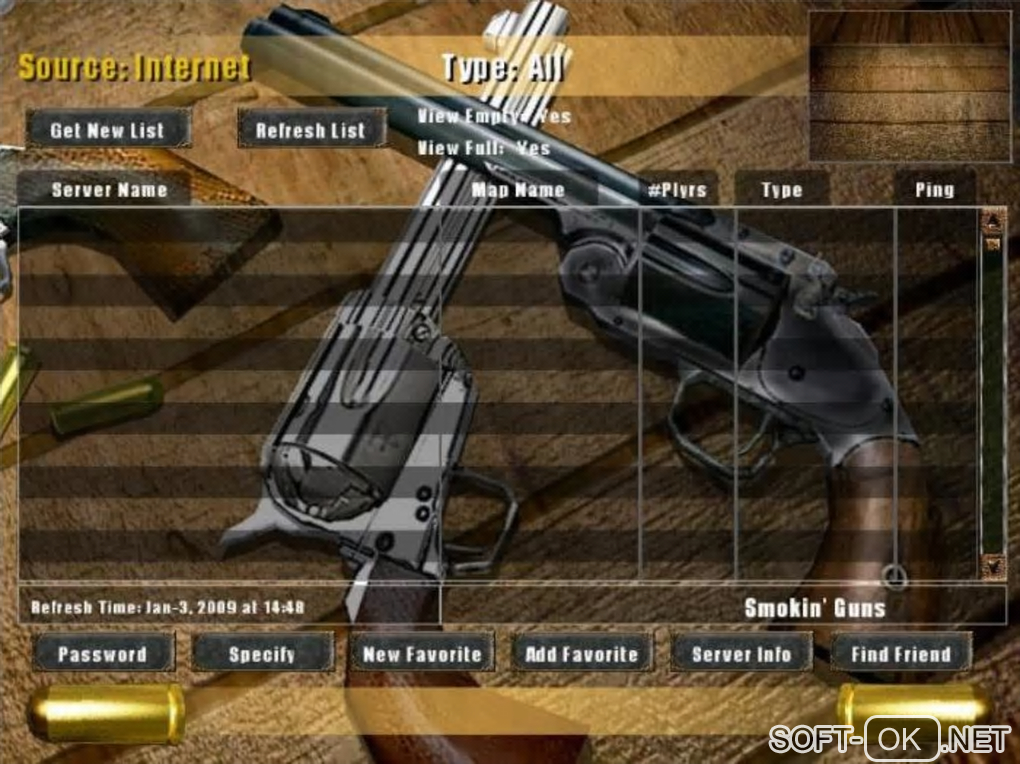Show Server Info
Screen dimensions: 1020x764
coord(741,654)
